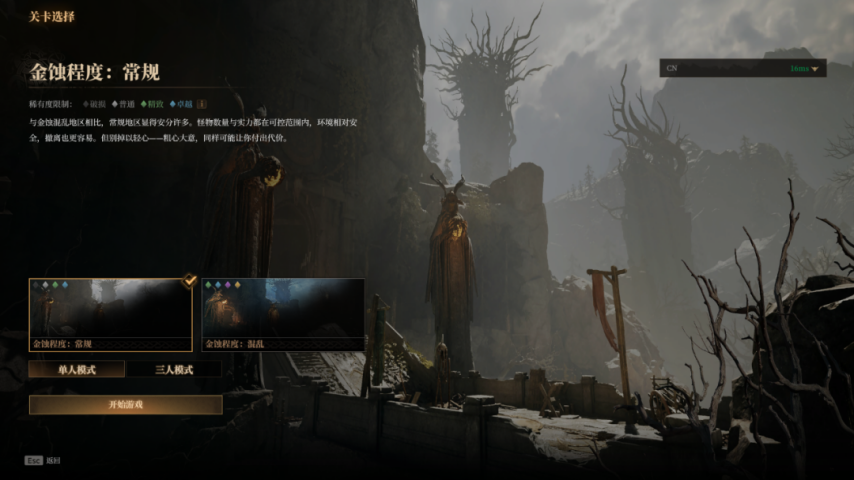854x480 pixels.
Task: Switch to 三人模式 trio mode
Action: 174,369
